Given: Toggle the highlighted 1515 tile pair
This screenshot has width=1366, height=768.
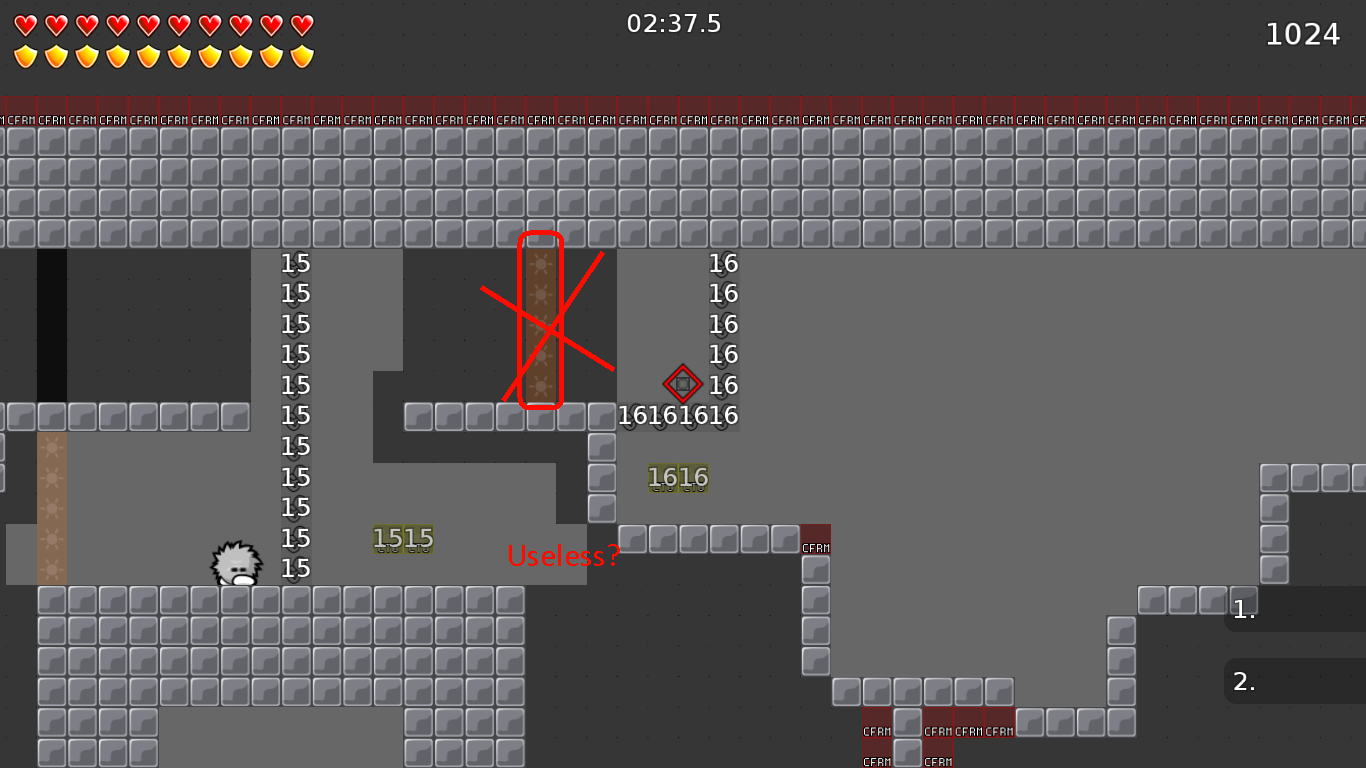Looking at the screenshot, I should point(404,538).
